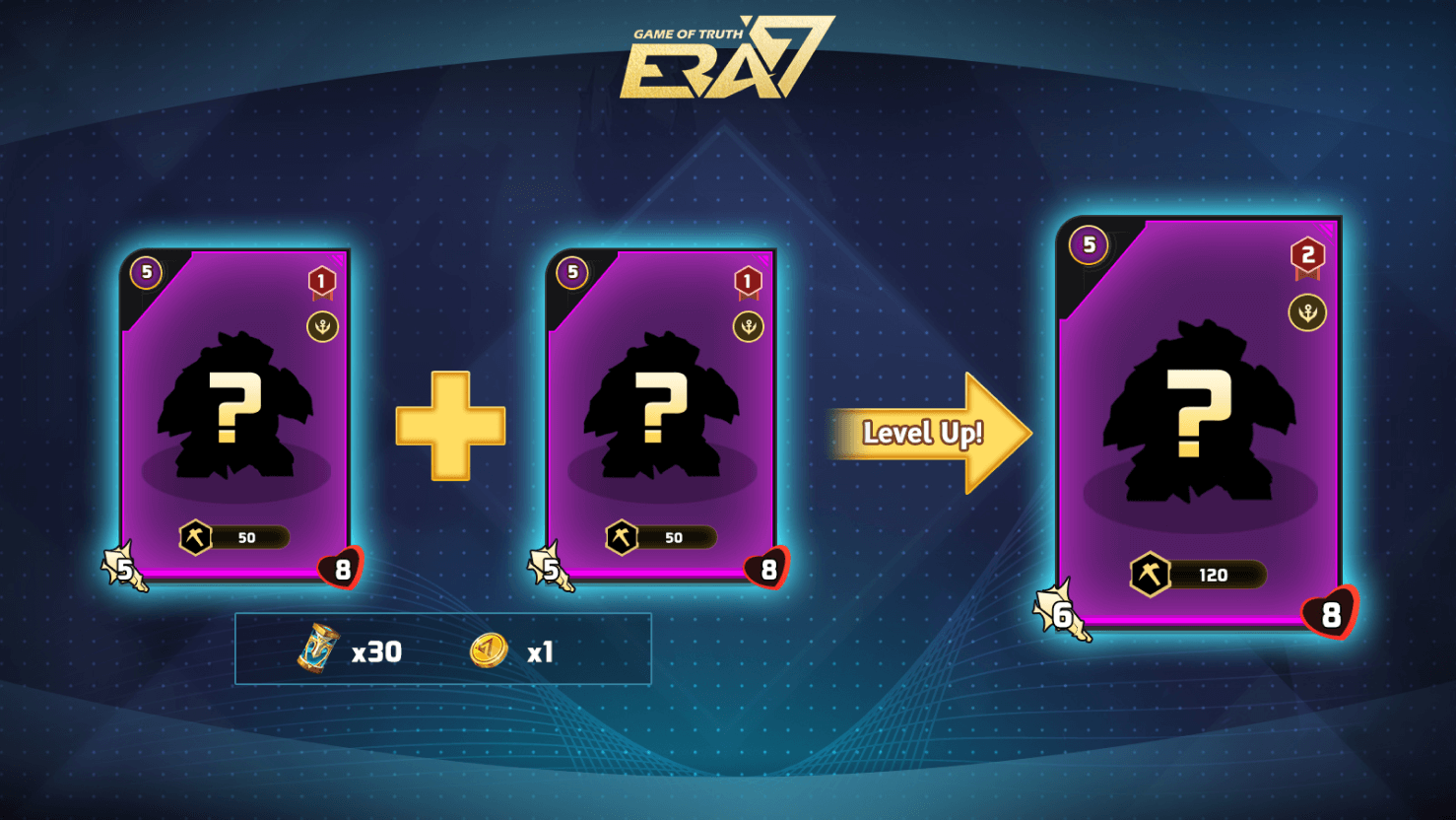Click the ERA7 Game of Truth logo
The image size is (1456, 820).
pos(727,59)
